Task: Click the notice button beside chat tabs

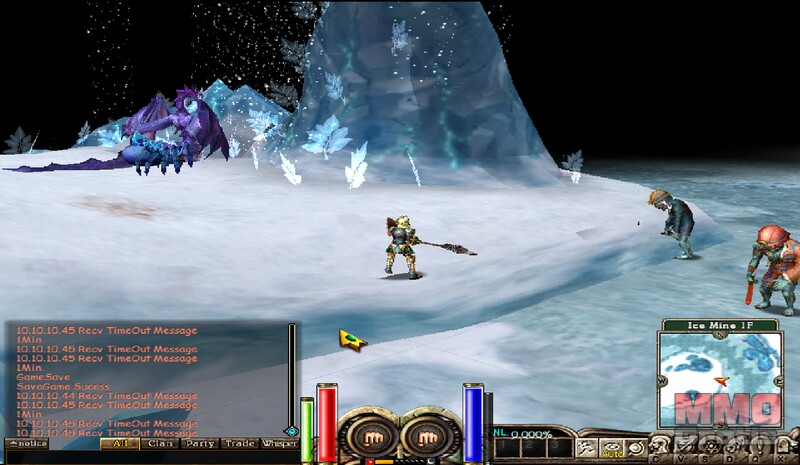Action: tap(28, 443)
